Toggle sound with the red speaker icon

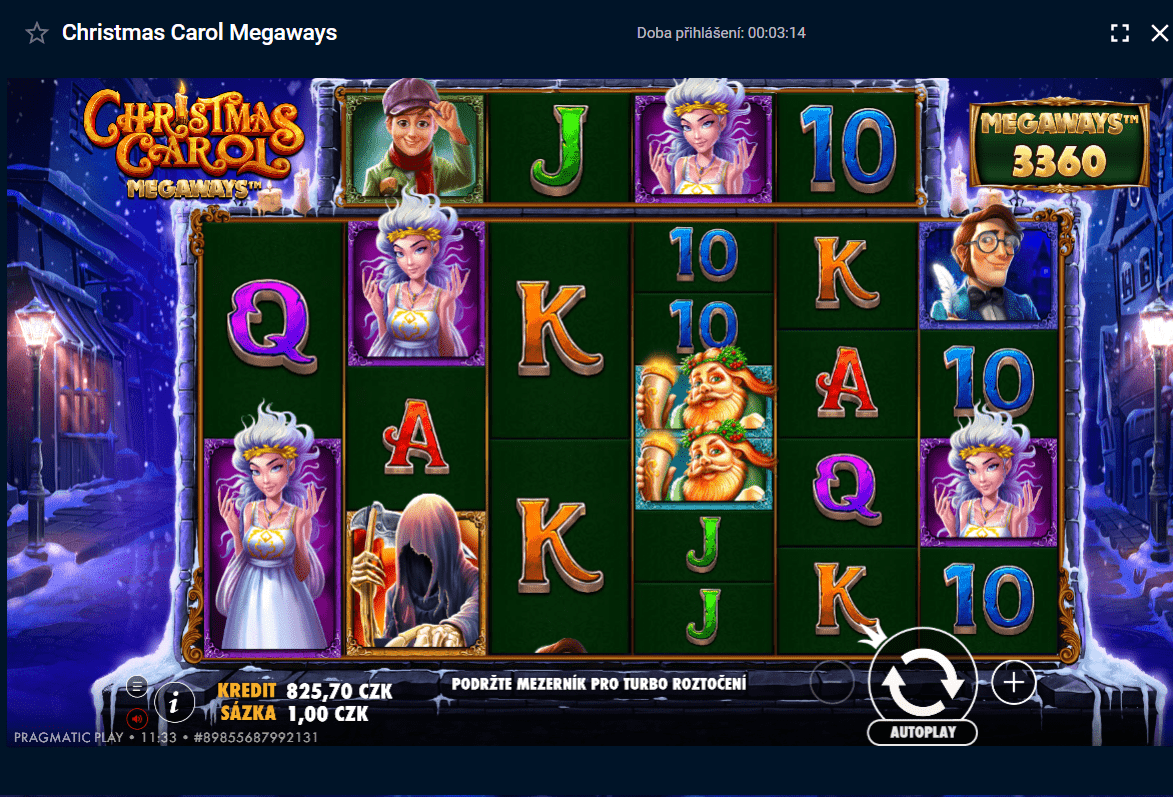click(138, 717)
